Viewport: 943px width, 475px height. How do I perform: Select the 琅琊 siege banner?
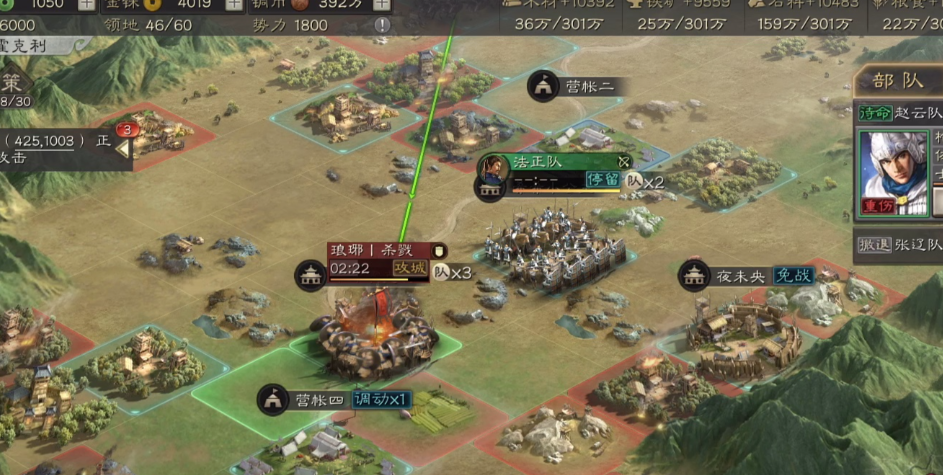(382, 250)
